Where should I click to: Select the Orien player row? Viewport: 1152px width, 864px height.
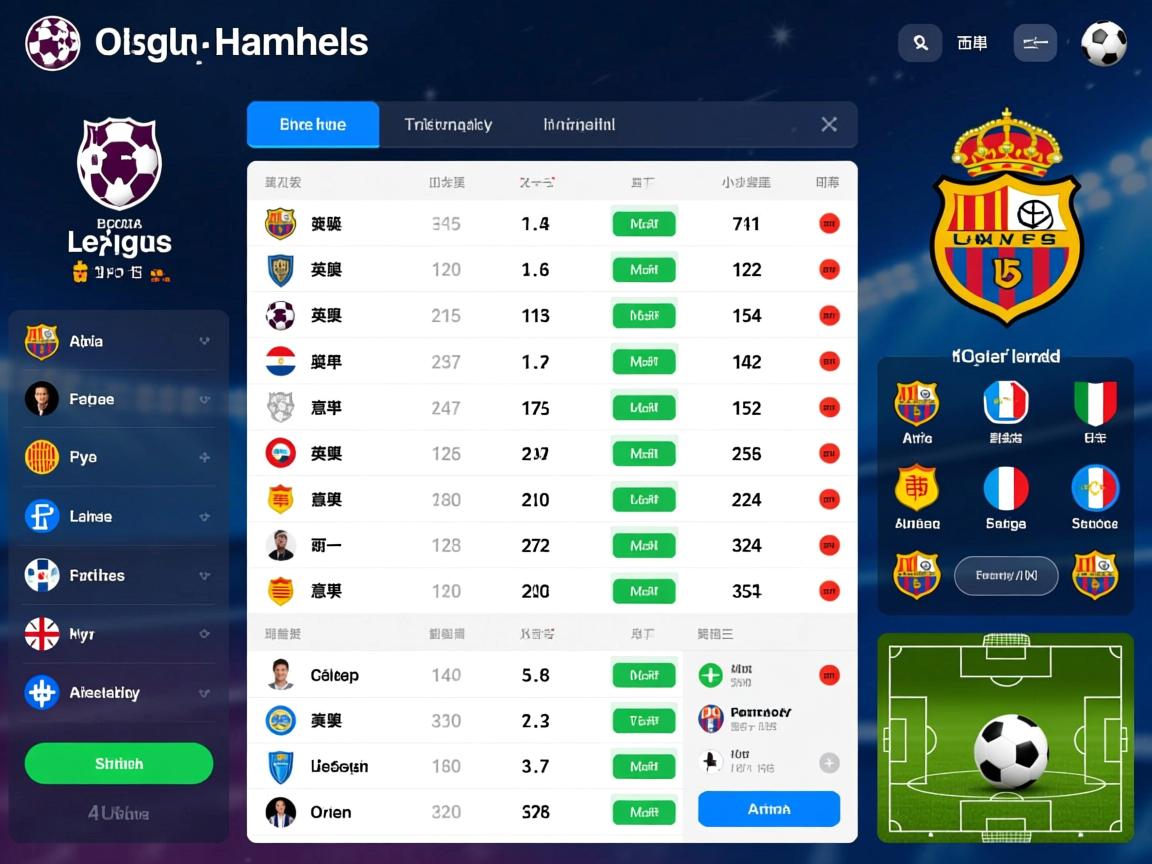[x=330, y=812]
